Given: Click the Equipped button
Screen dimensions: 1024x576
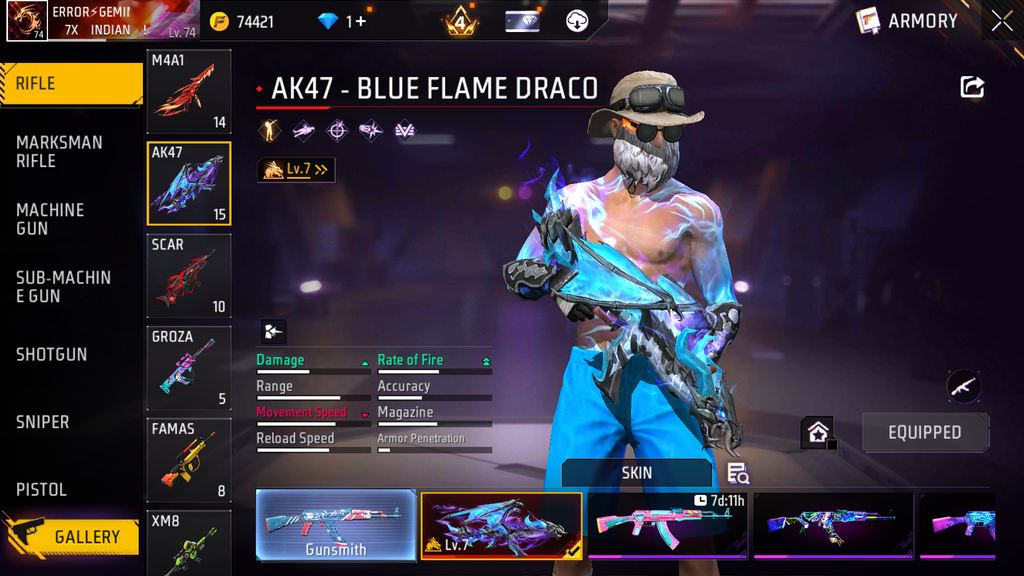Looking at the screenshot, I should point(924,433).
